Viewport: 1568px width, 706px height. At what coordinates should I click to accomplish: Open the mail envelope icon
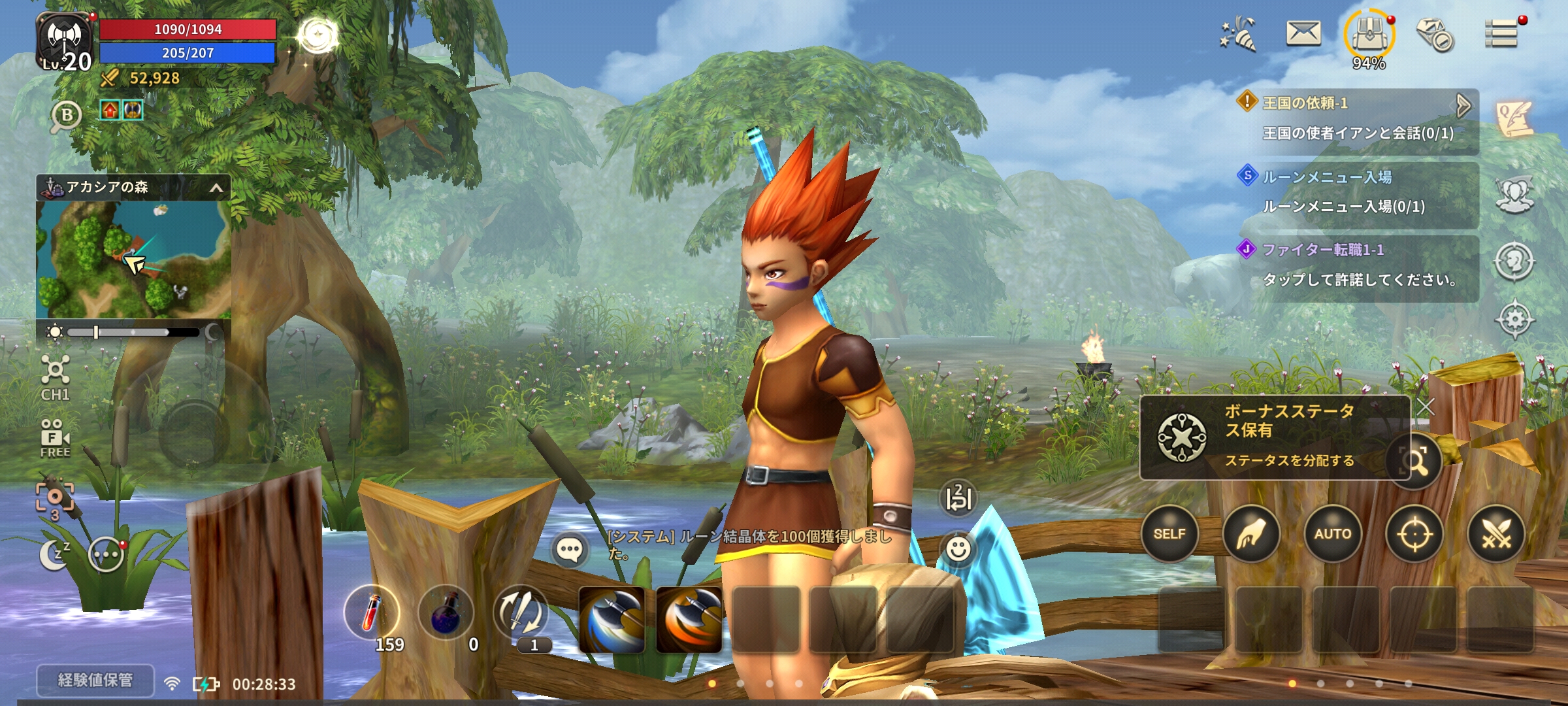click(1303, 34)
